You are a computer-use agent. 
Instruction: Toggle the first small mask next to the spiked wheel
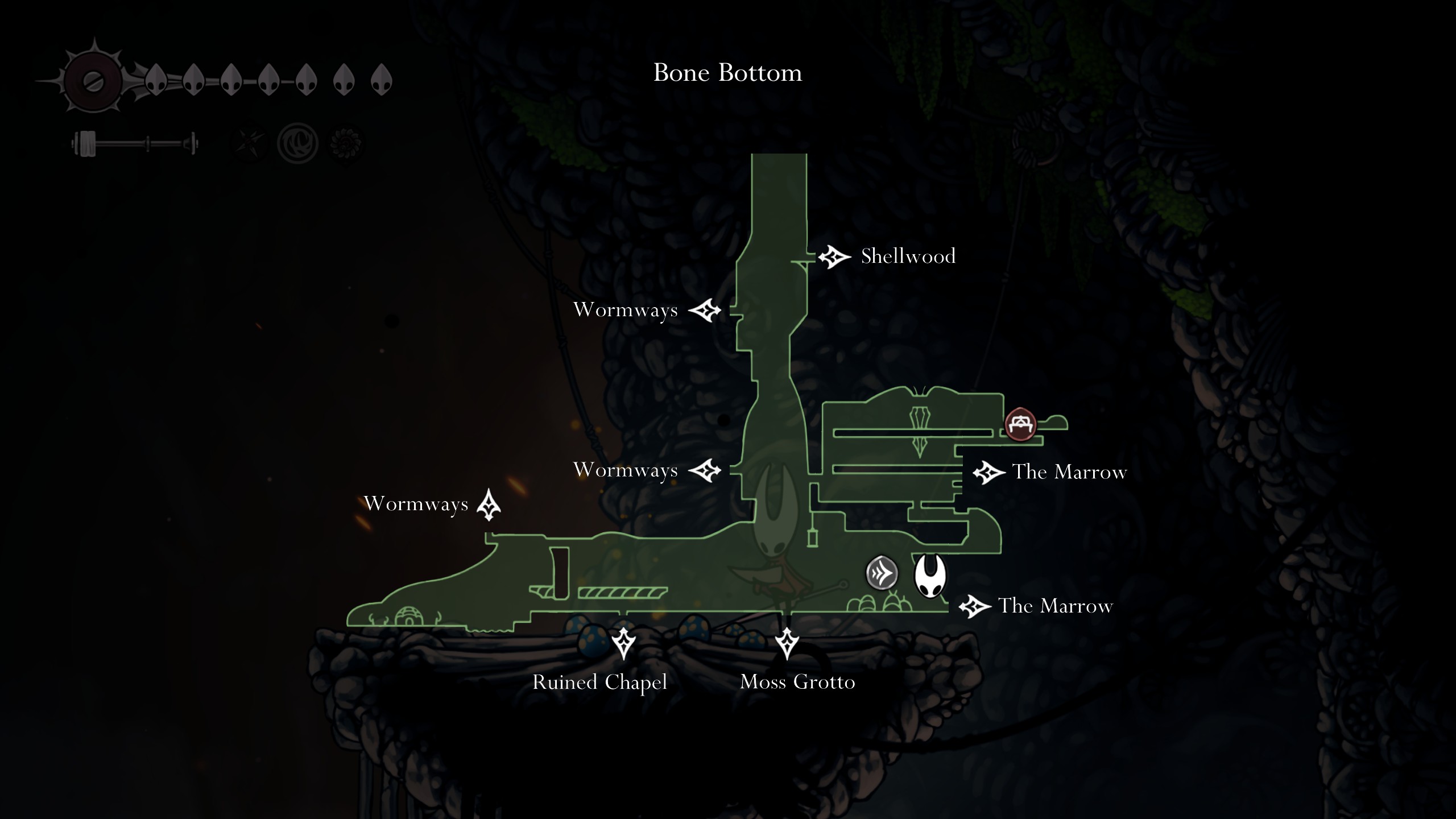point(156,81)
